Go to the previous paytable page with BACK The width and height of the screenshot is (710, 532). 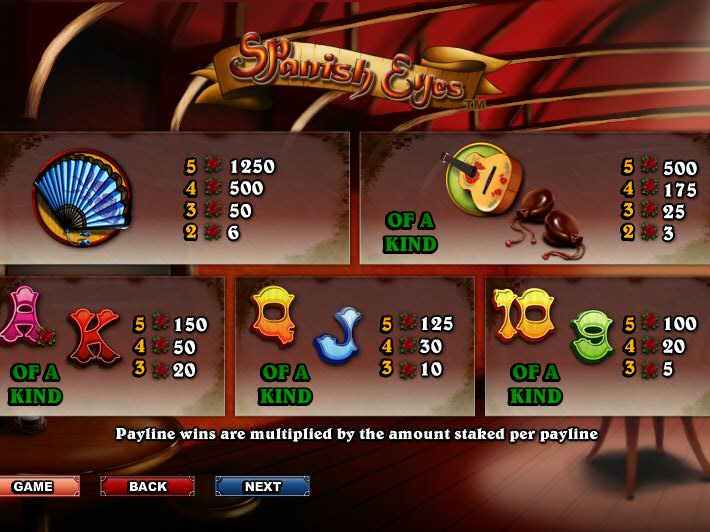[147, 487]
